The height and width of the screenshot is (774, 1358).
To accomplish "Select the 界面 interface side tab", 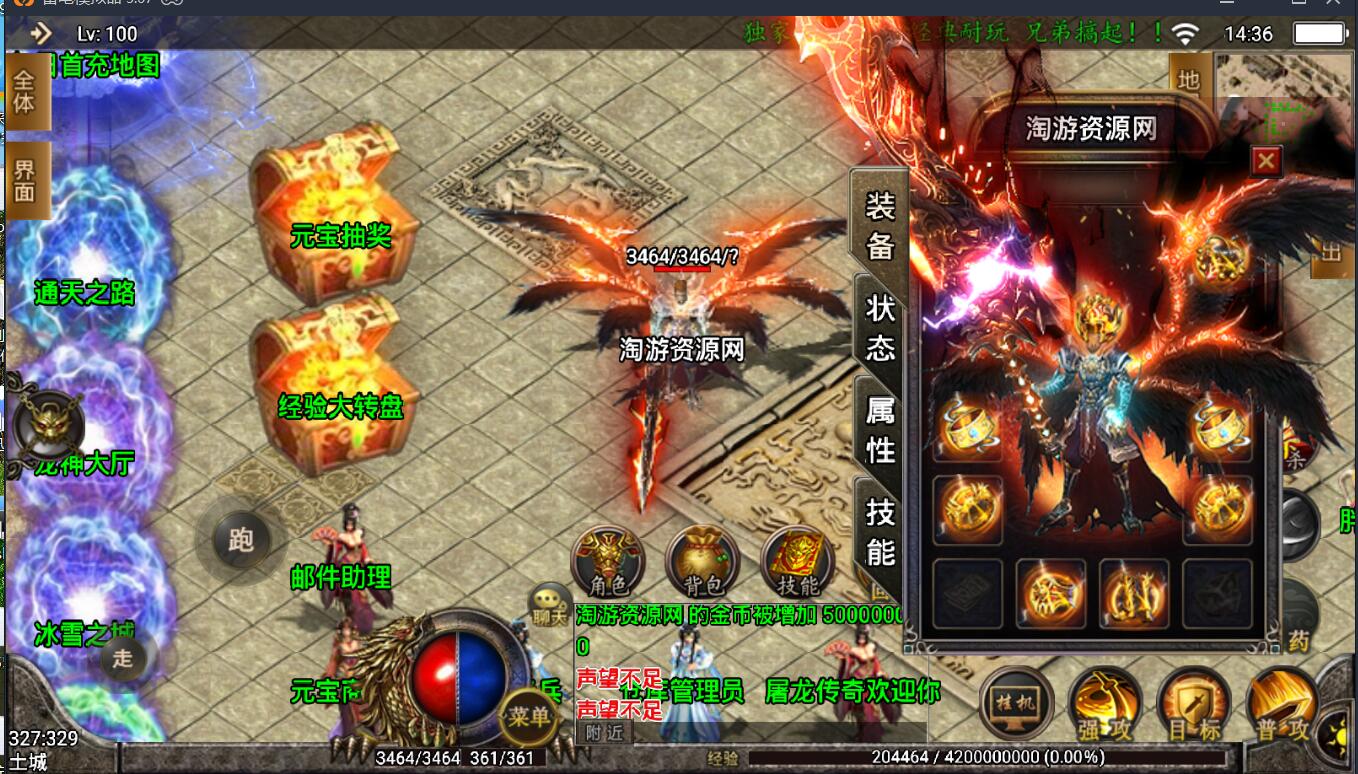I will coord(25,181).
